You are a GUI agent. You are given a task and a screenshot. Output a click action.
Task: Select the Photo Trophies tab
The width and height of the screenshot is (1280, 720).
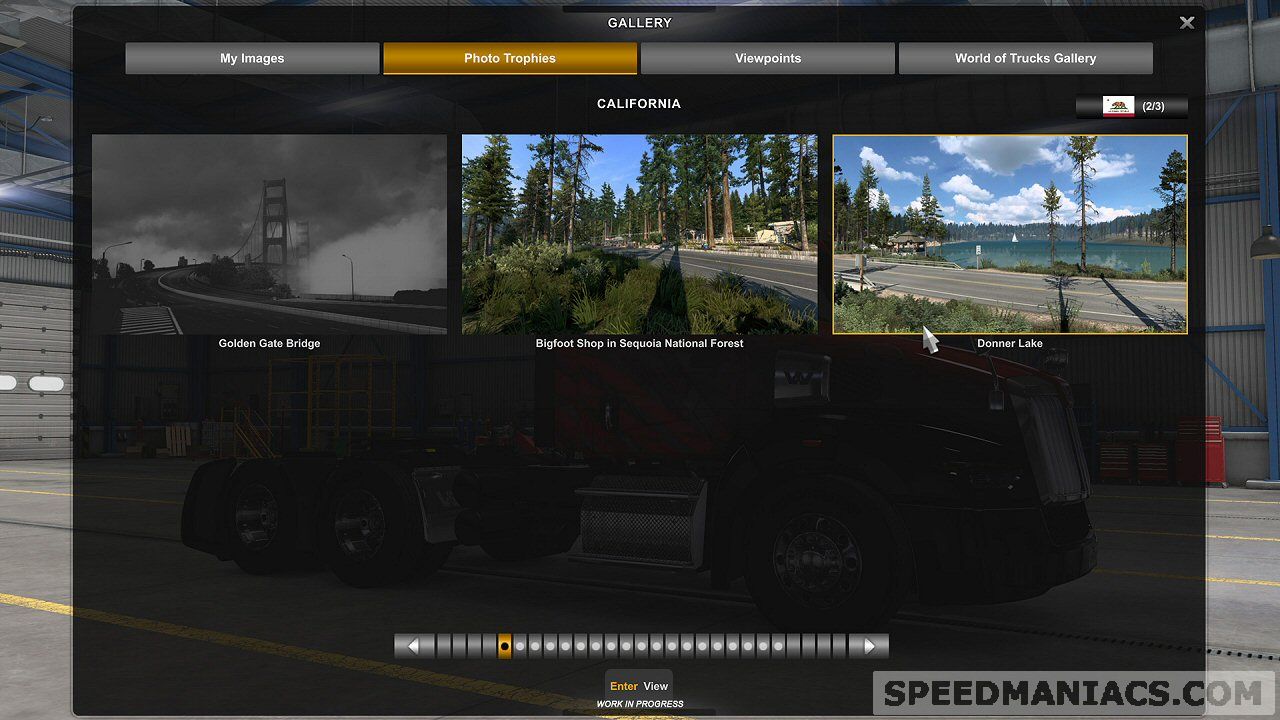(x=509, y=58)
